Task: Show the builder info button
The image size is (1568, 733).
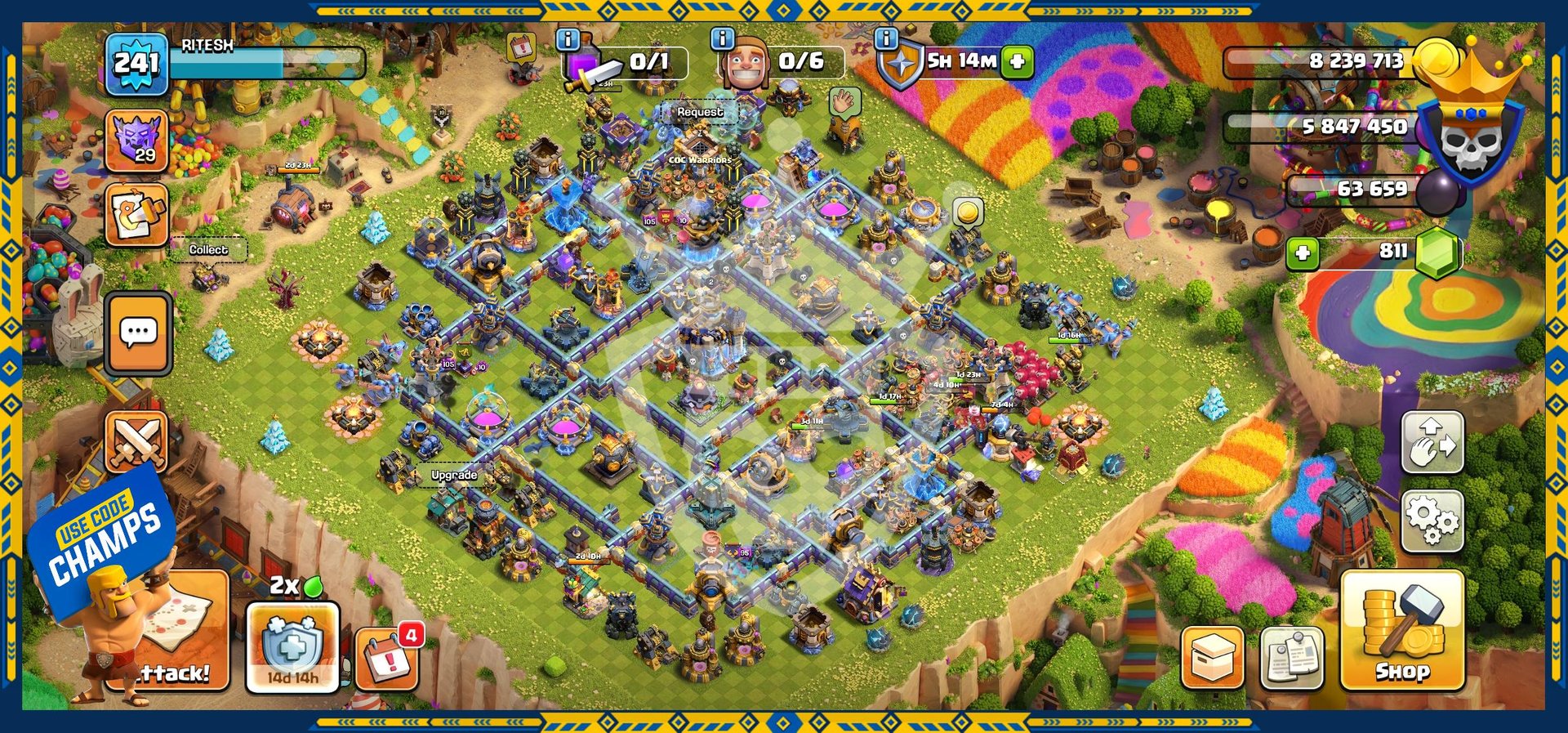Action: (722, 38)
